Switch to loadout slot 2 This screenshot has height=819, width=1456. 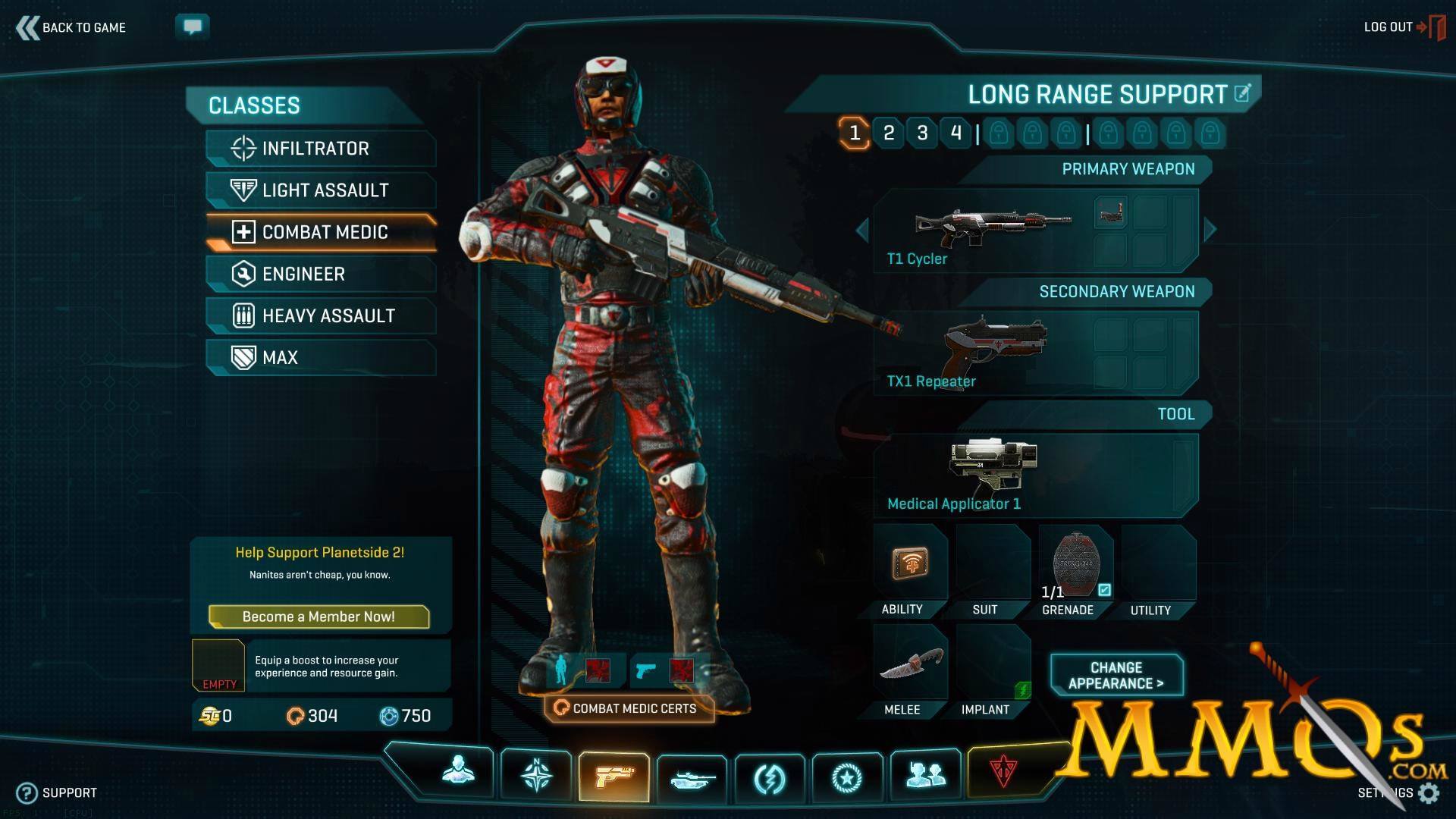889,133
